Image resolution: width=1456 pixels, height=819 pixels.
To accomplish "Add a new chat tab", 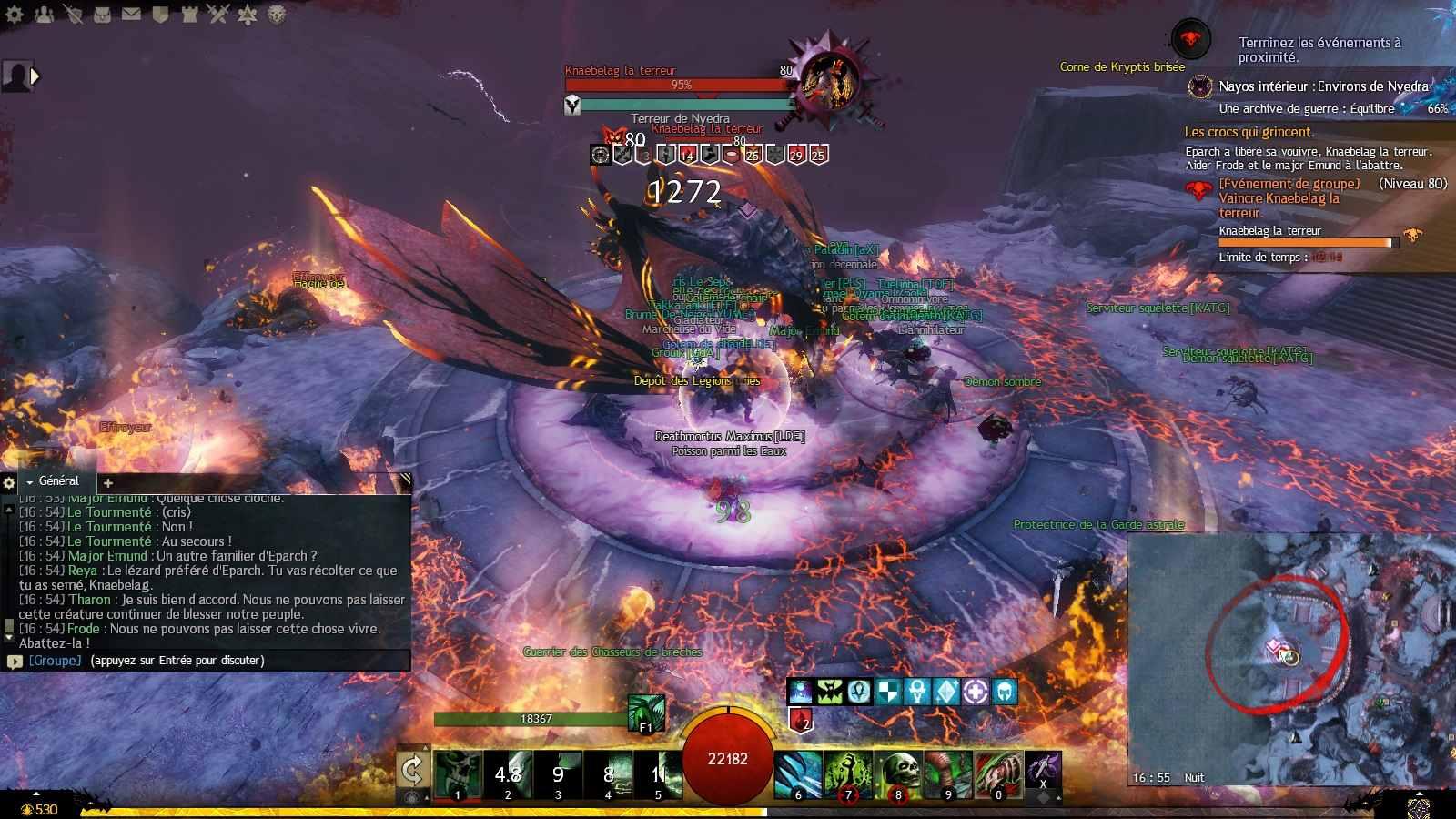I will pyautogui.click(x=108, y=483).
